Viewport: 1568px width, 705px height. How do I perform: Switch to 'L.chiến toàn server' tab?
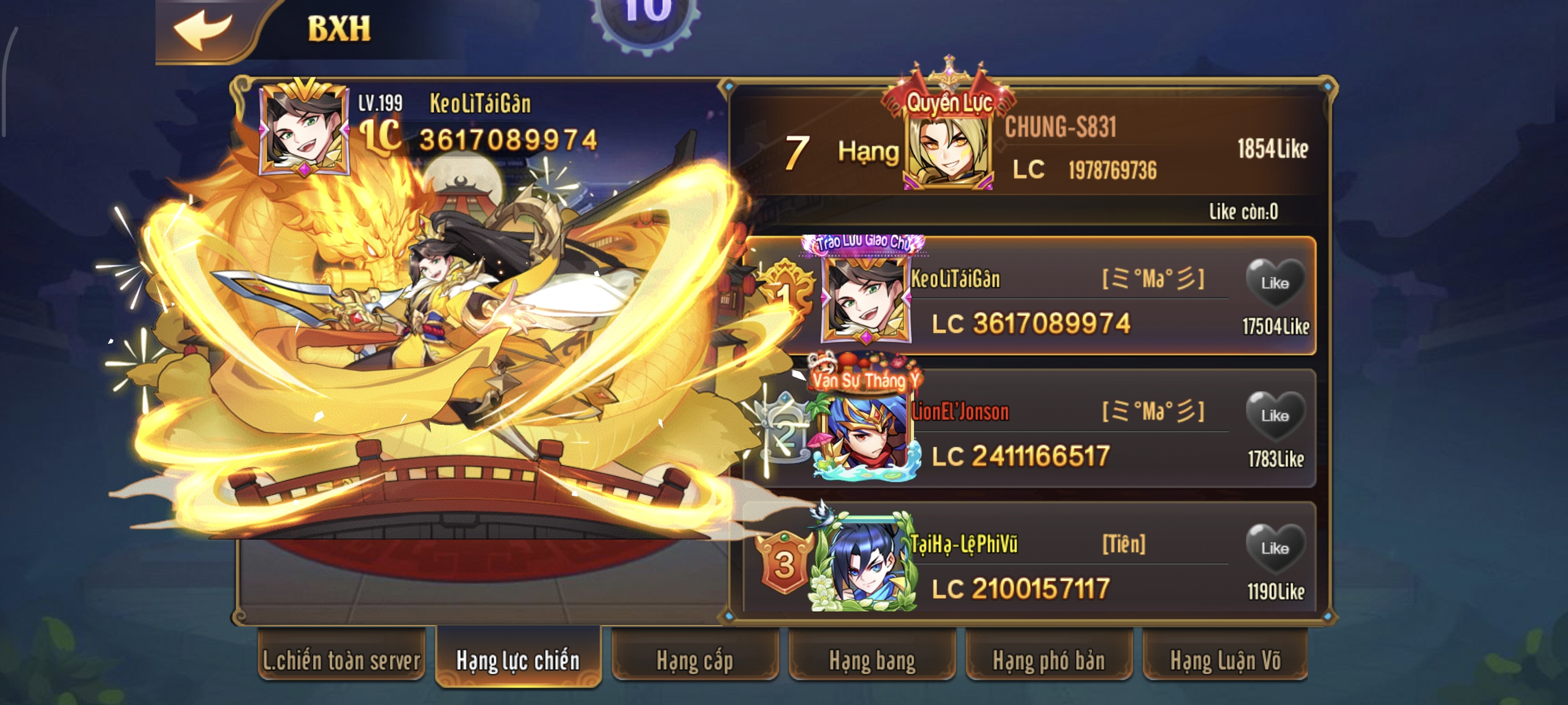[x=341, y=659]
